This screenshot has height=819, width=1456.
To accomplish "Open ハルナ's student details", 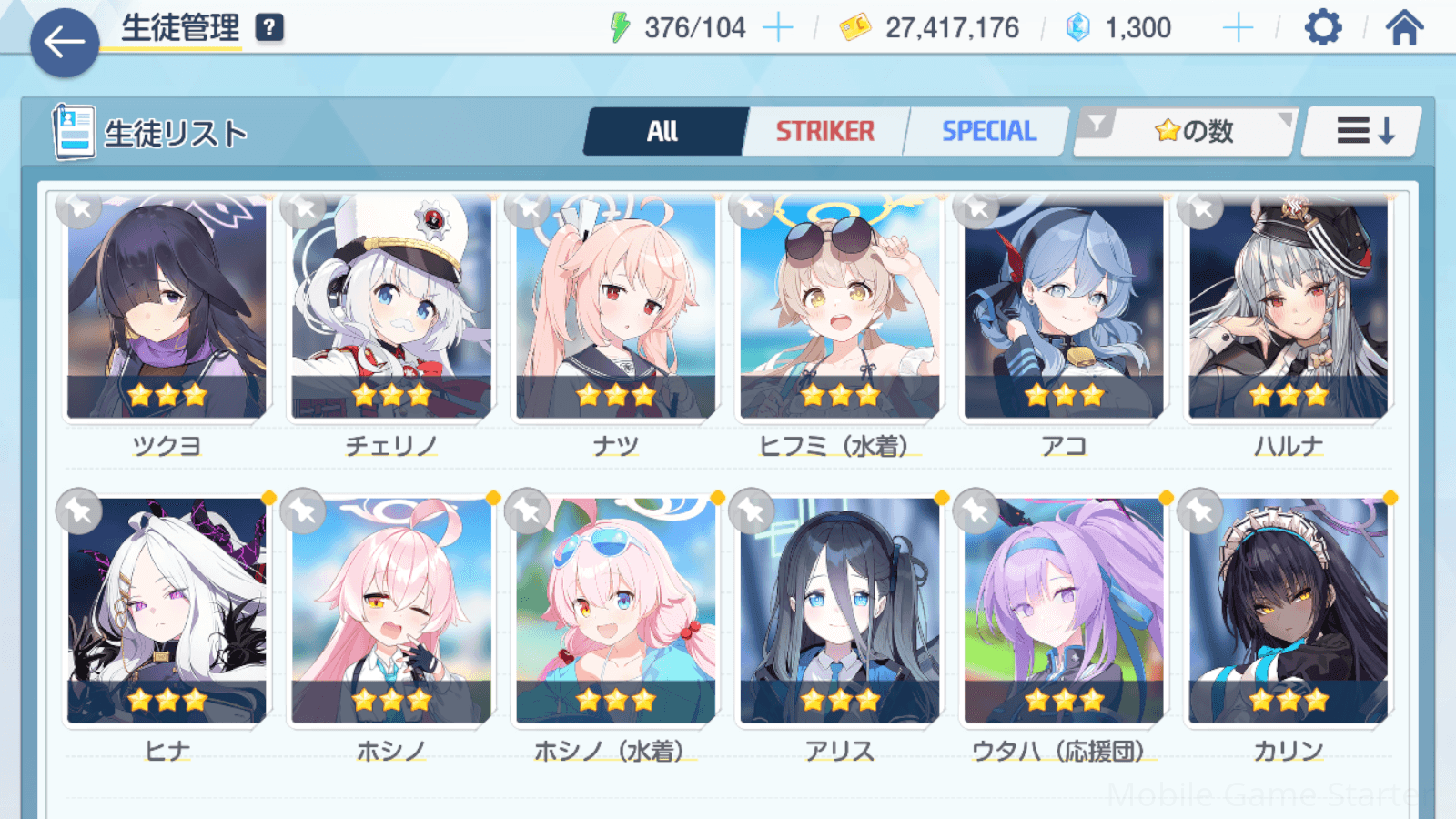I will click(x=1289, y=309).
